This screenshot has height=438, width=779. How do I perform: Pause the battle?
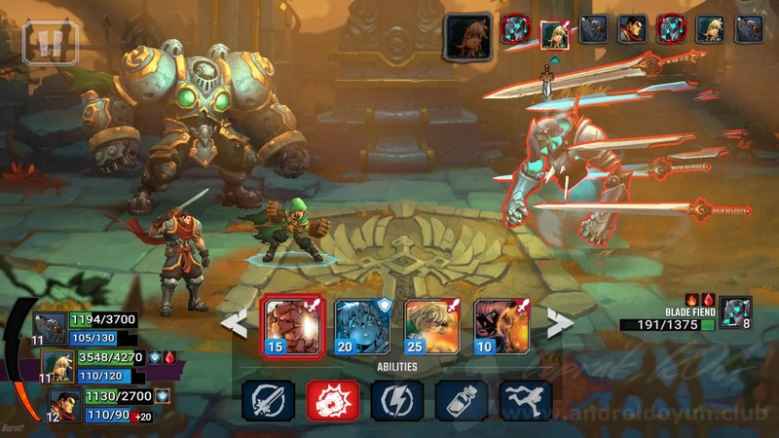pos(50,41)
